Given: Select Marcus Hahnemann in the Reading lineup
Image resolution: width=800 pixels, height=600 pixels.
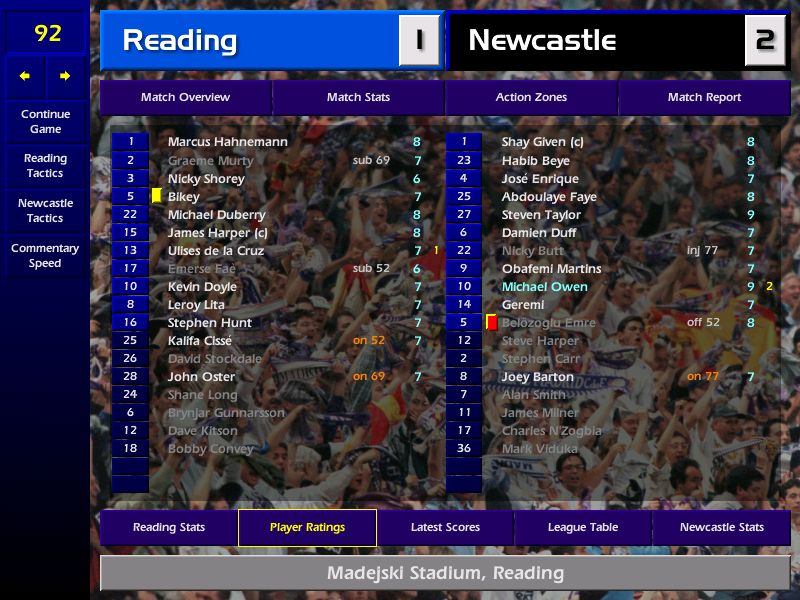Looking at the screenshot, I should pyautogui.click(x=227, y=142).
